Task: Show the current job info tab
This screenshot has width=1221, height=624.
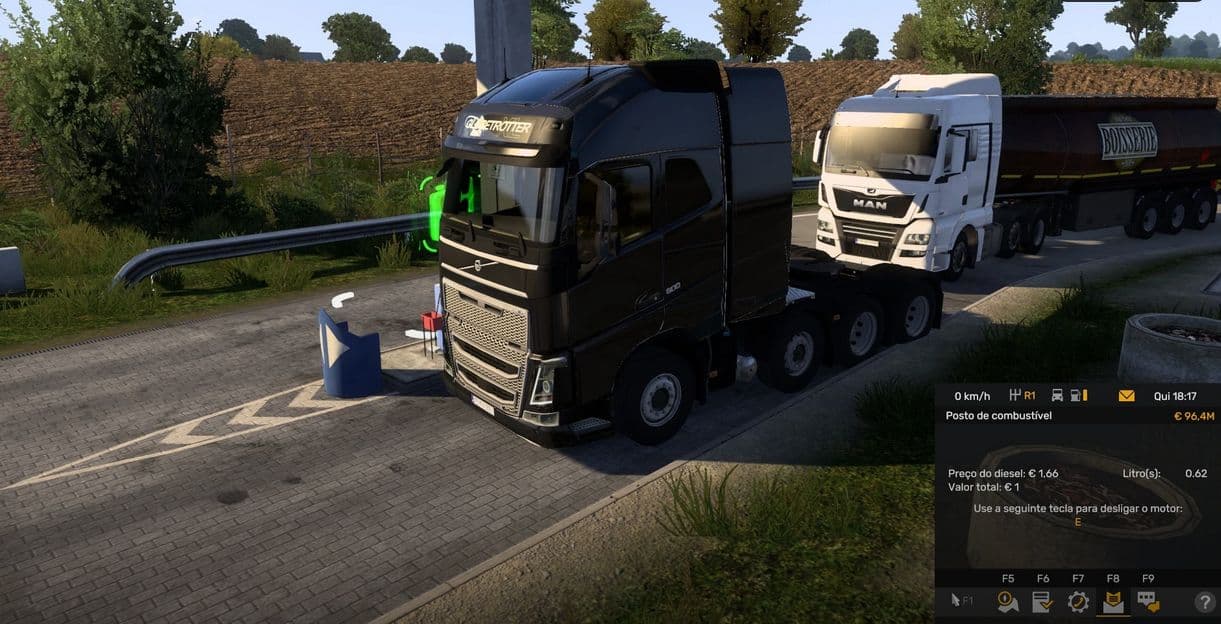Action: click(x=1042, y=601)
